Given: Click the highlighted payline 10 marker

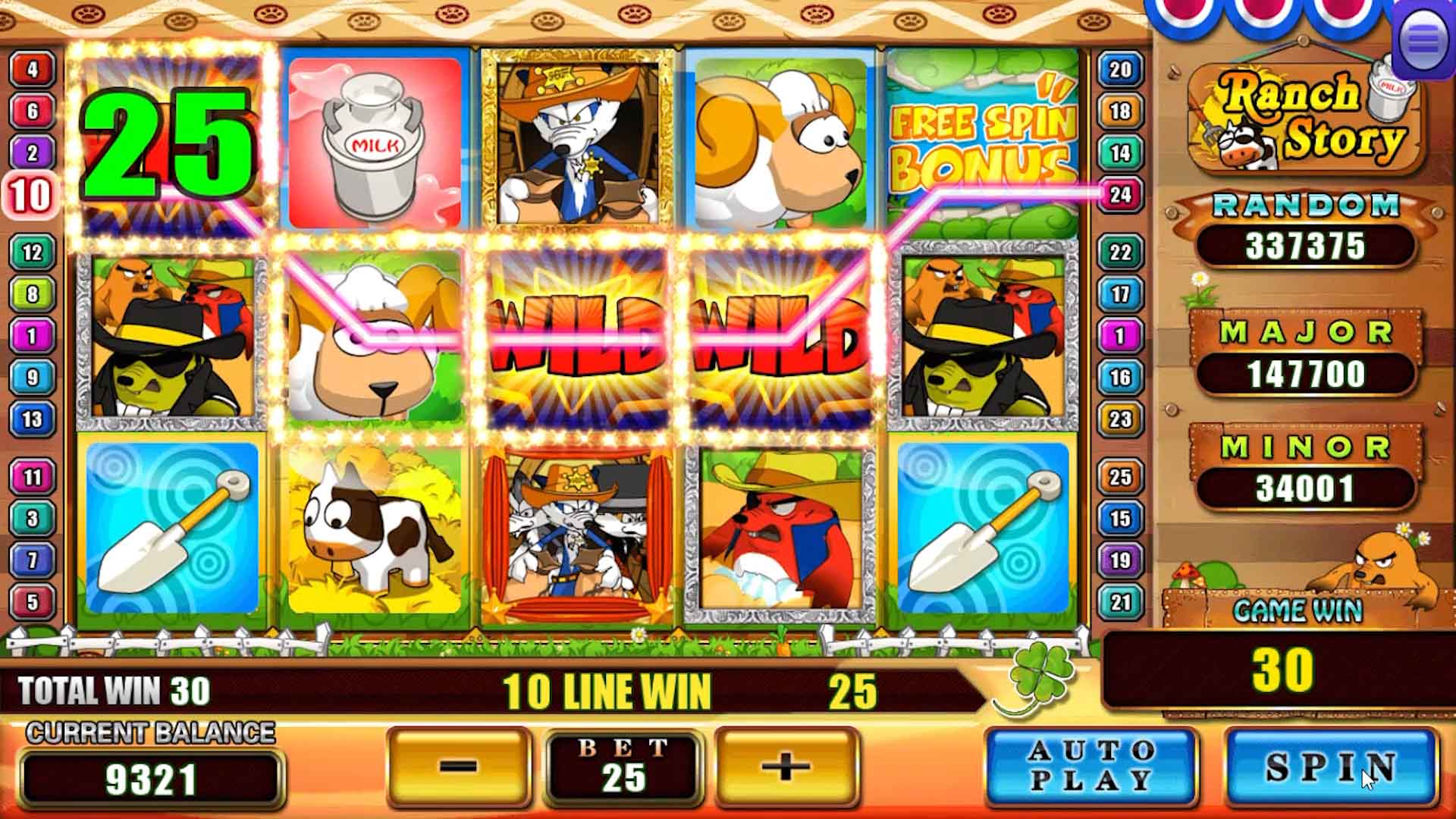Looking at the screenshot, I should [30, 195].
